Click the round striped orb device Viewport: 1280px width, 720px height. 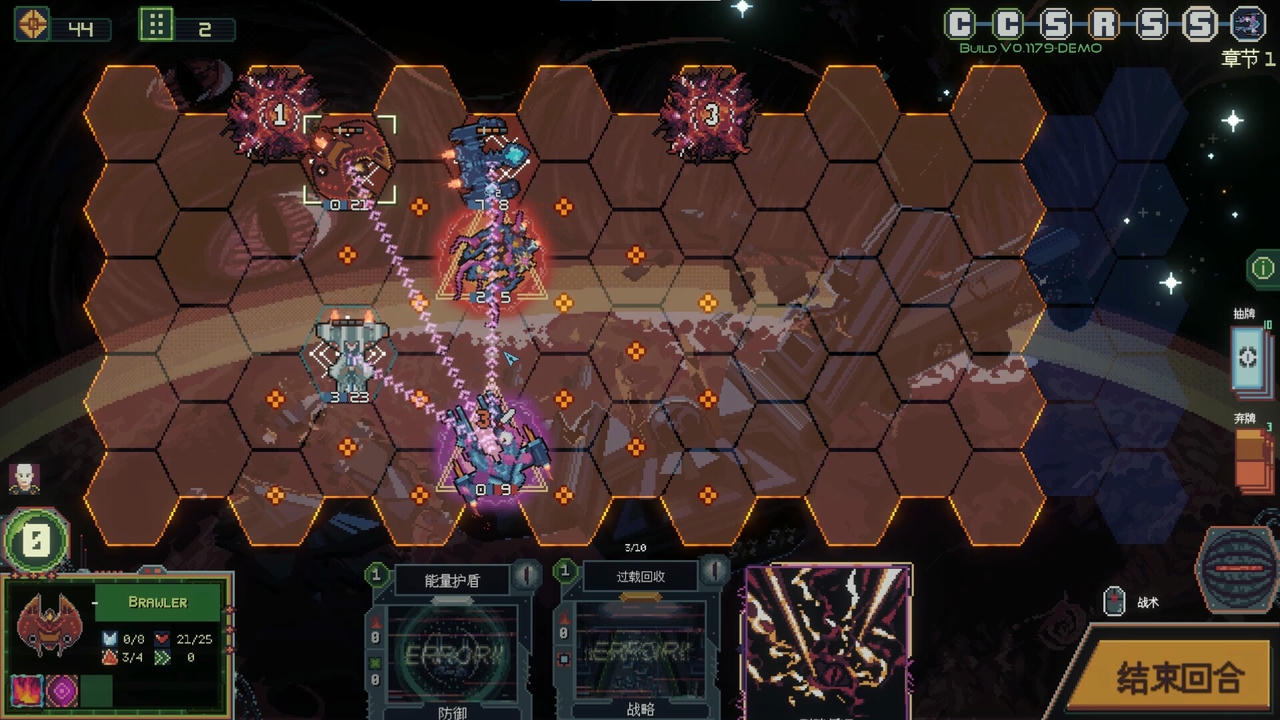coord(1236,568)
